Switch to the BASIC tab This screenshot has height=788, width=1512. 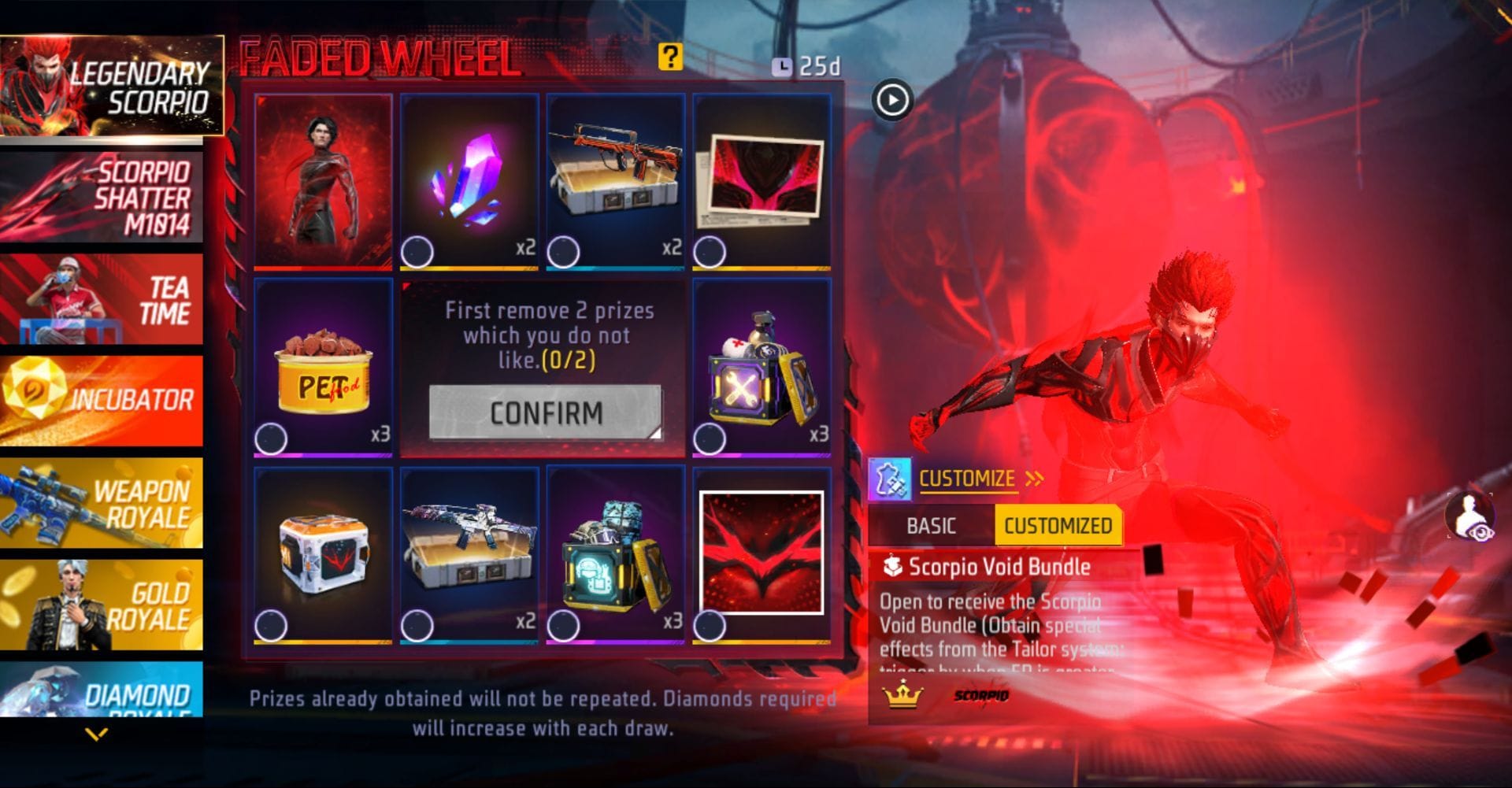tap(932, 524)
